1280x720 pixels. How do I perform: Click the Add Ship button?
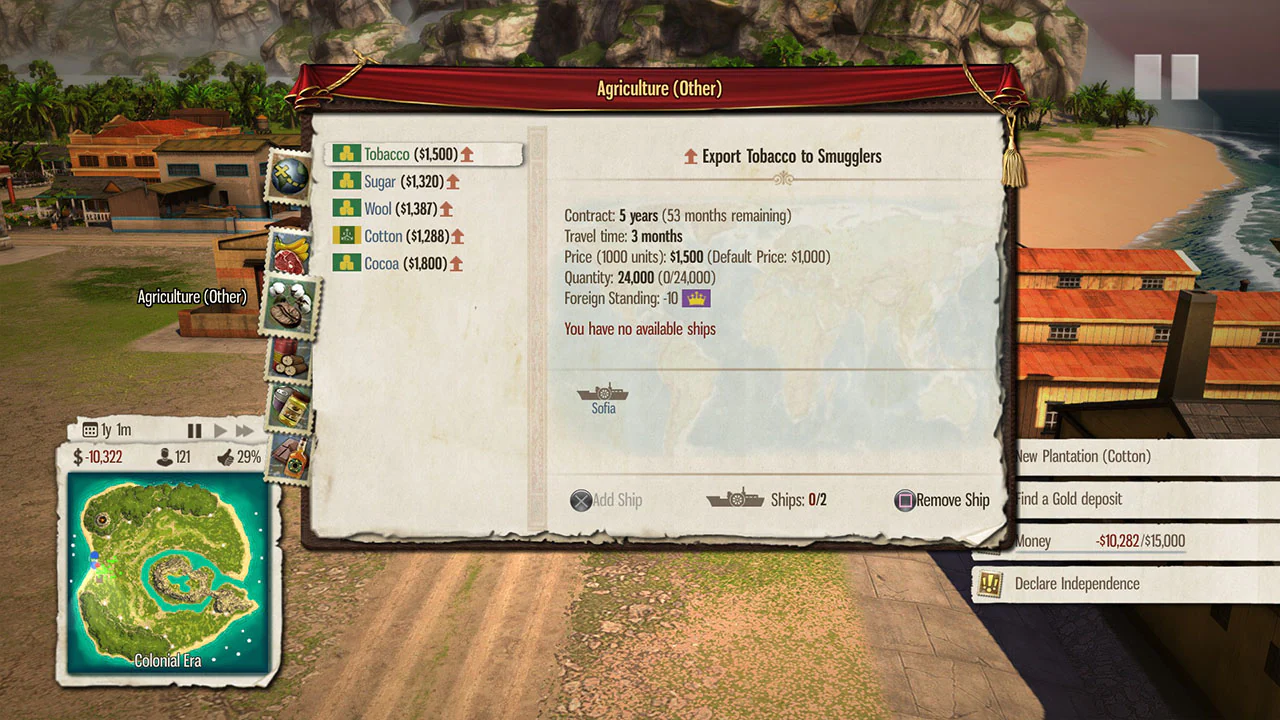coord(606,500)
